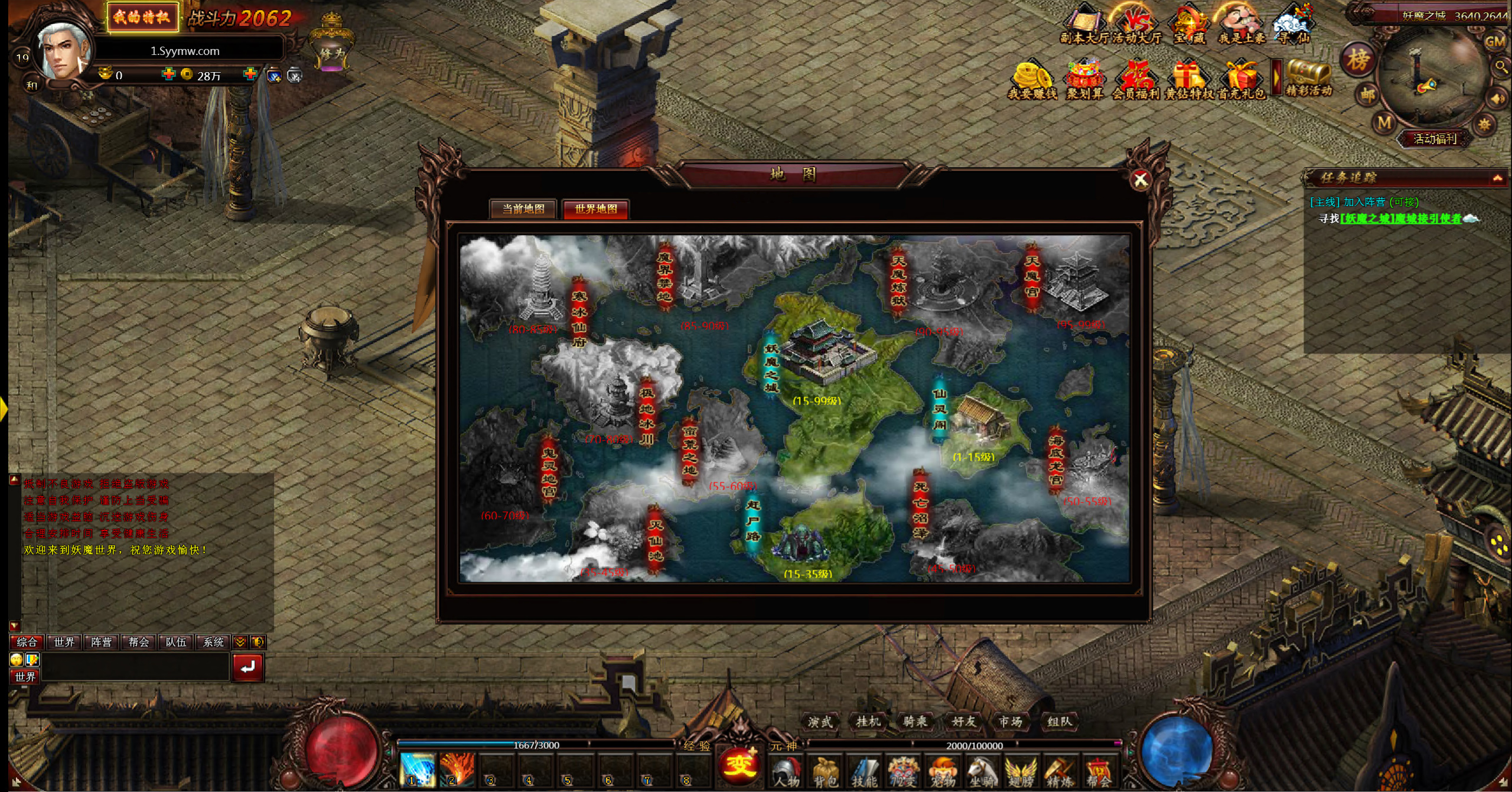
Task: Open the 背包 bag icon
Action: click(x=825, y=773)
